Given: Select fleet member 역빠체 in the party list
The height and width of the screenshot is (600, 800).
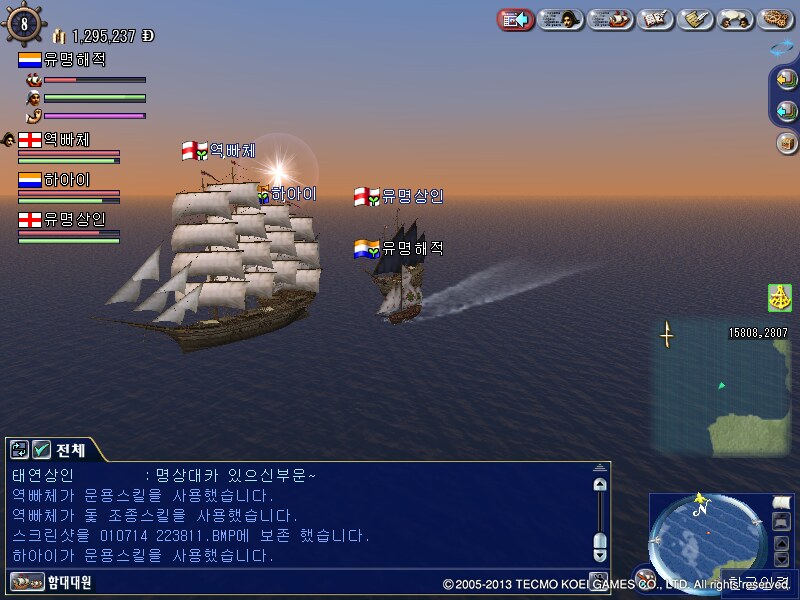Looking at the screenshot, I should pos(66,140).
